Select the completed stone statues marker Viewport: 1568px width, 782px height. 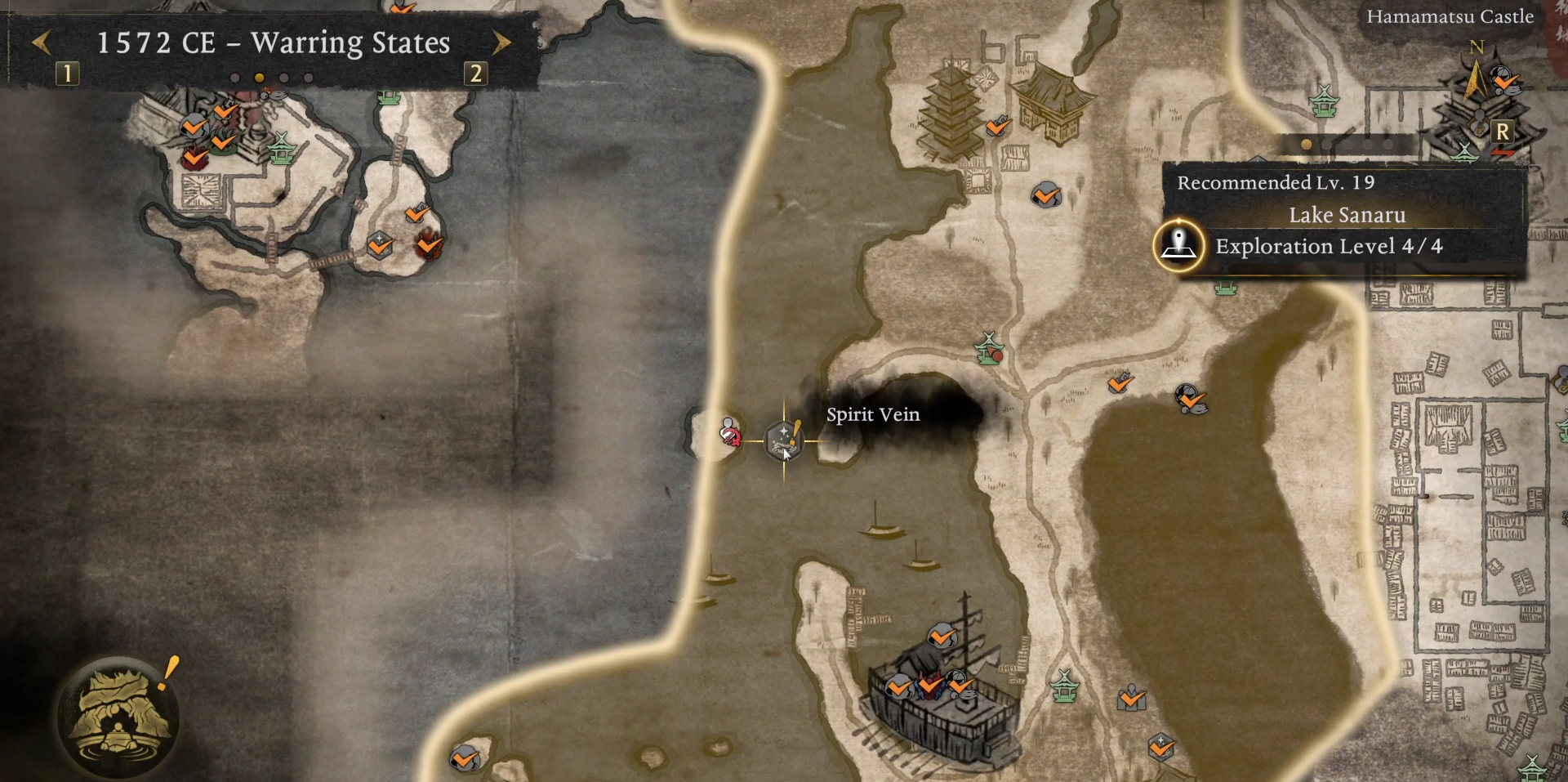(1131, 697)
